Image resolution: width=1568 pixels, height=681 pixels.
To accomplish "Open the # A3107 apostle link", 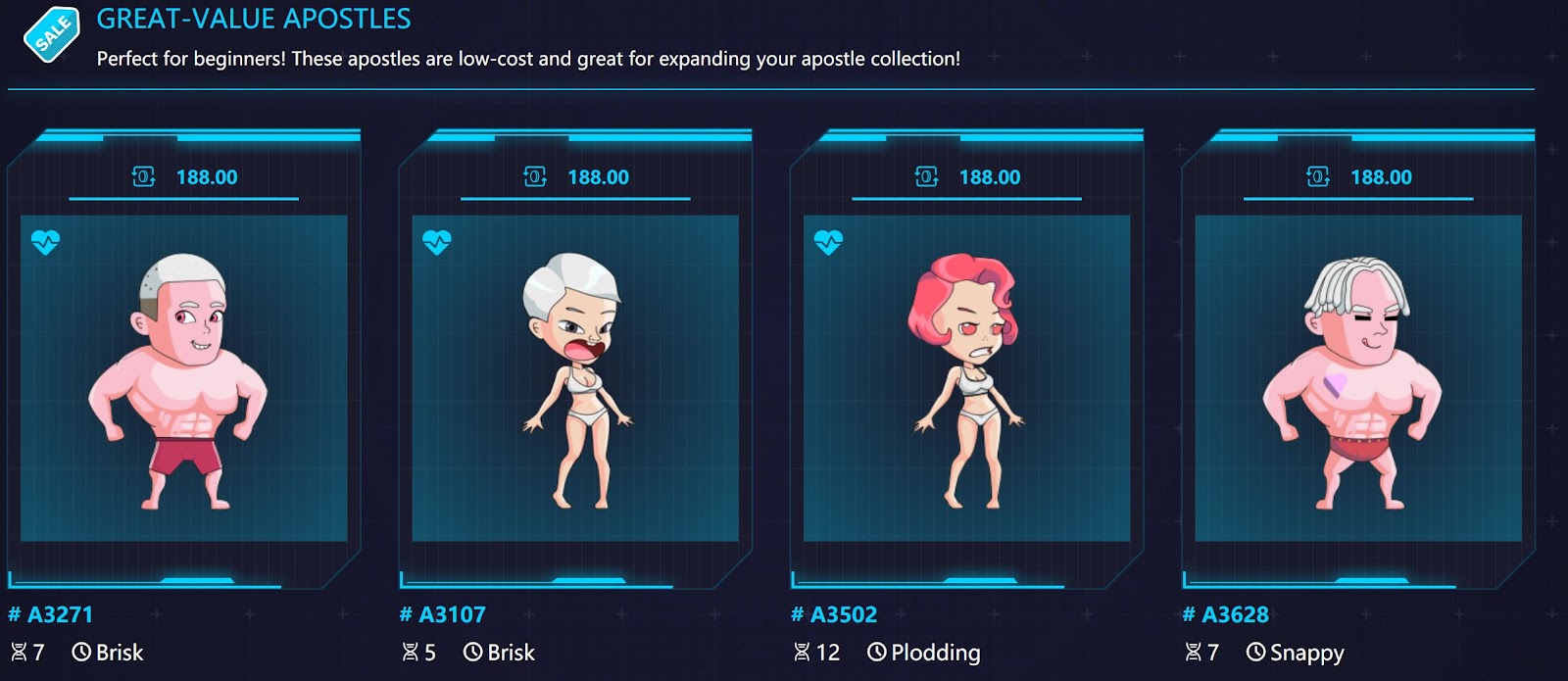I will tap(443, 614).
